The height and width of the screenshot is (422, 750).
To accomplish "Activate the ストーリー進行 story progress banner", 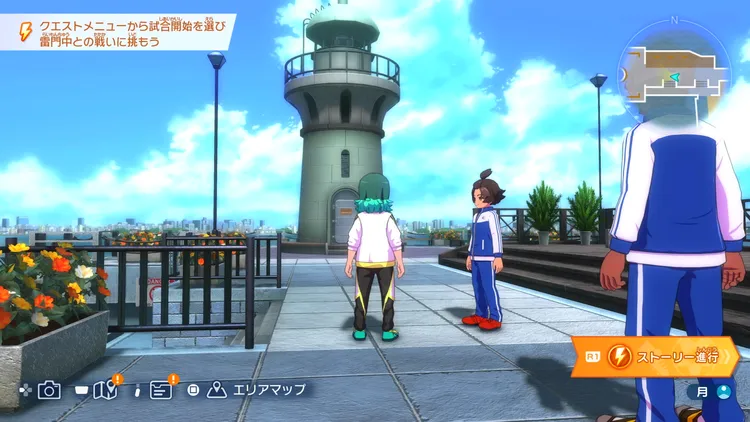I will tap(655, 355).
